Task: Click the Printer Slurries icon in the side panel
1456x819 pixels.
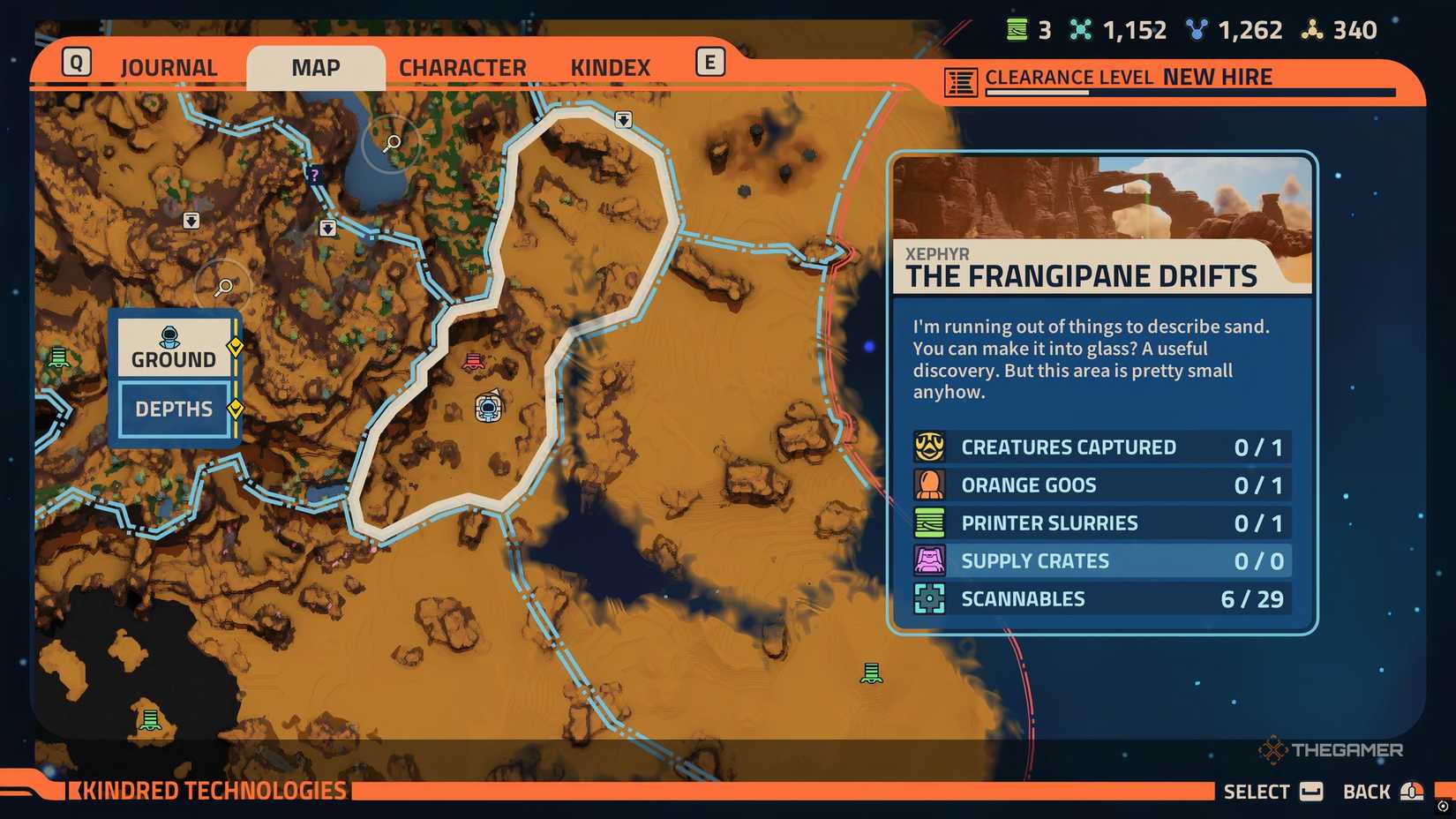Action: point(928,522)
